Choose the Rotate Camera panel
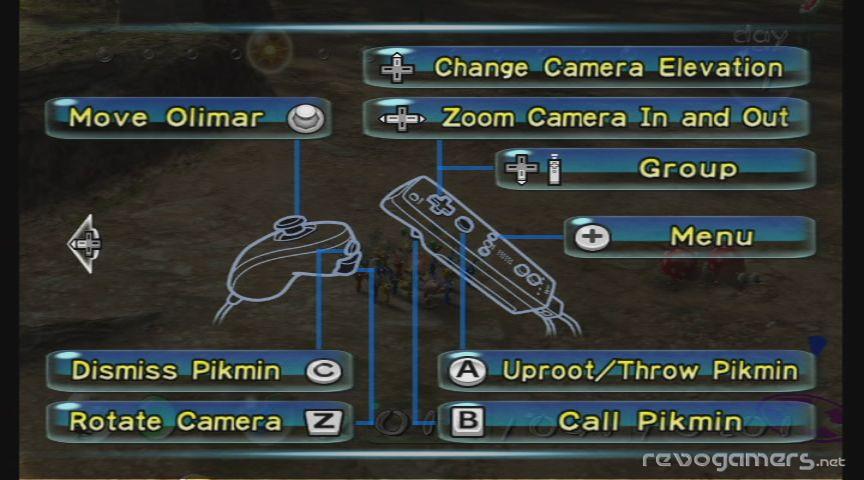Screen dimensions: 864x480 tap(199, 422)
